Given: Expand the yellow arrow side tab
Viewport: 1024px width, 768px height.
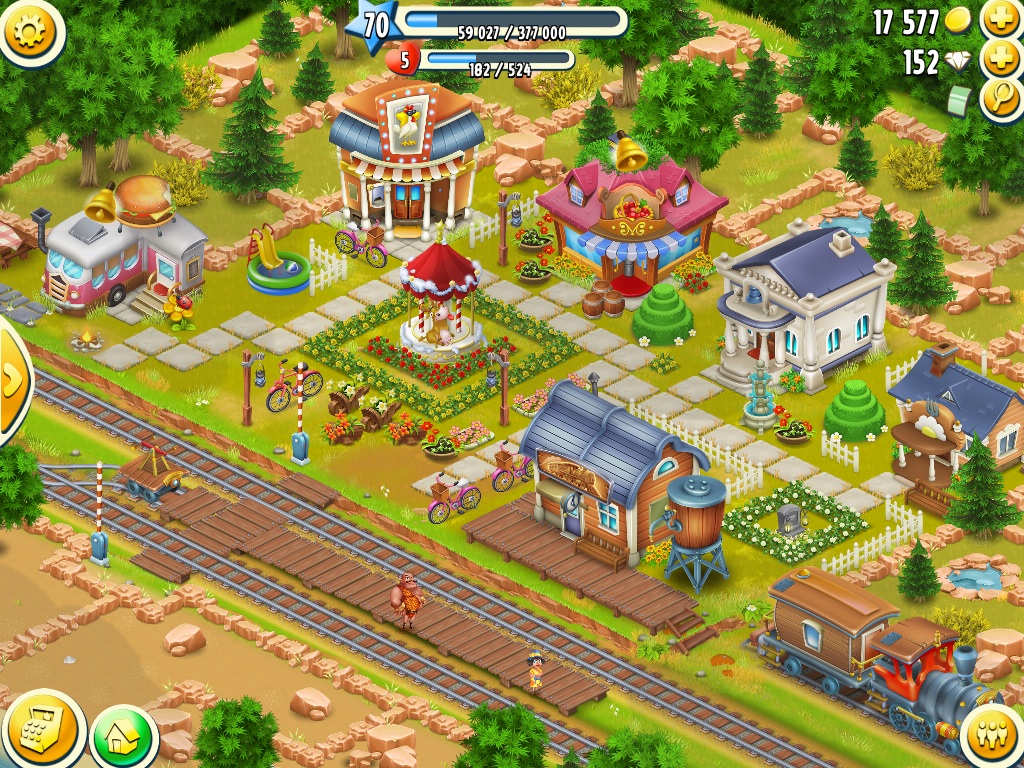Looking at the screenshot, I should (x=12, y=380).
